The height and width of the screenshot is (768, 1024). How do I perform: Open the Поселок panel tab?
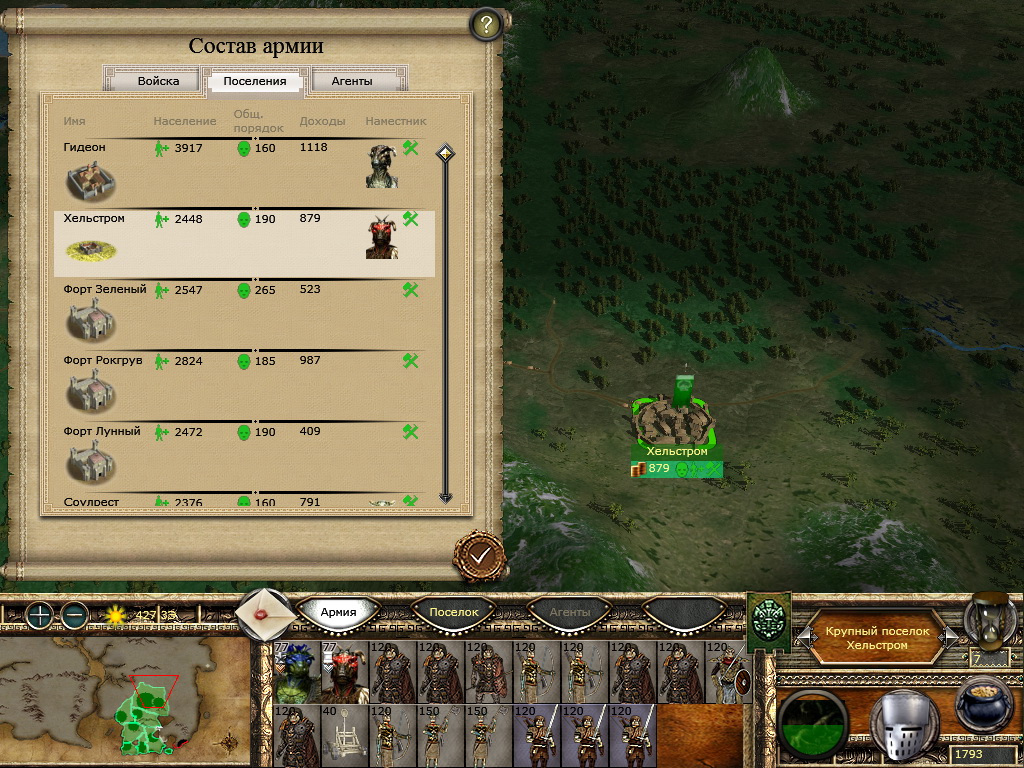455,612
